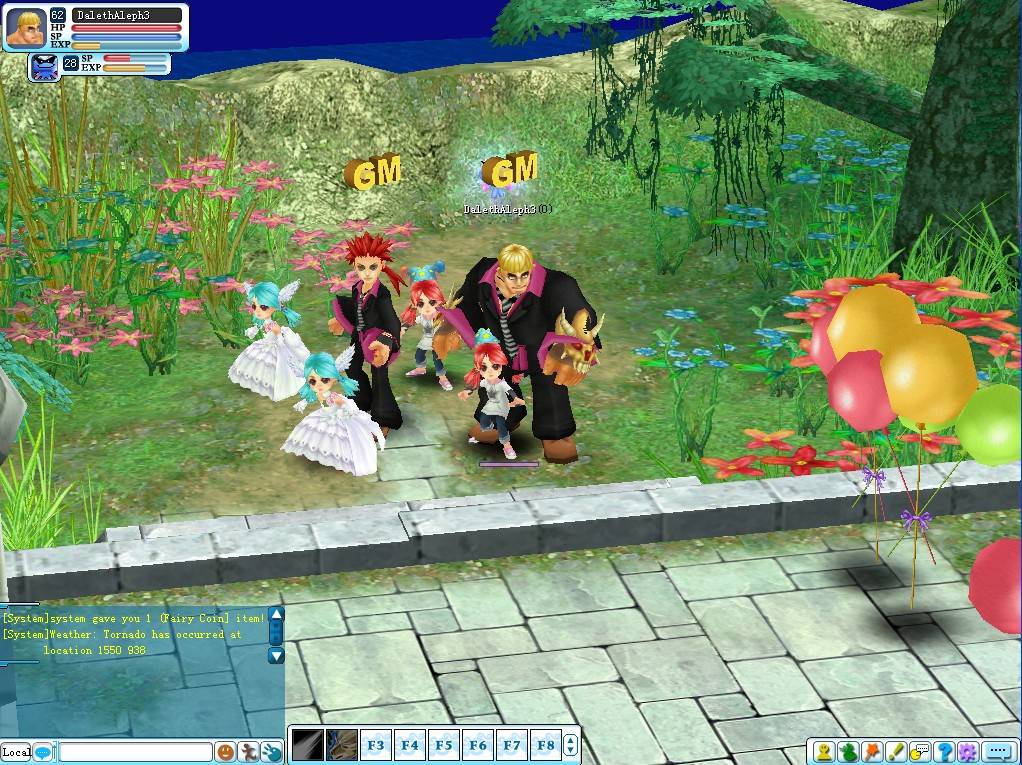This screenshot has height=765, width=1022.
Task: Cycle the hotbar page with arrow stepper
Action: tap(571, 745)
